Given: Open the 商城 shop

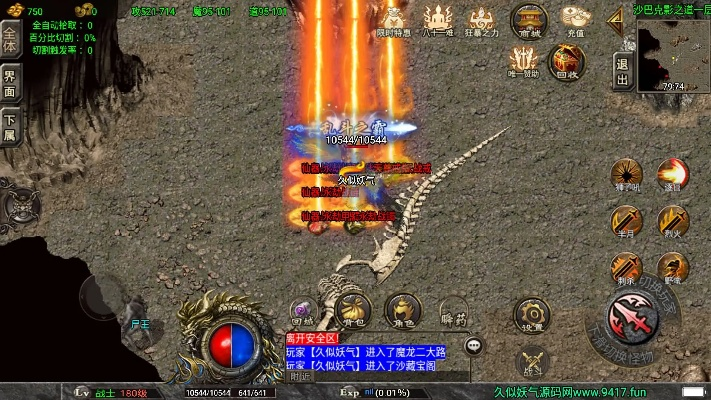Looking at the screenshot, I should (529, 19).
